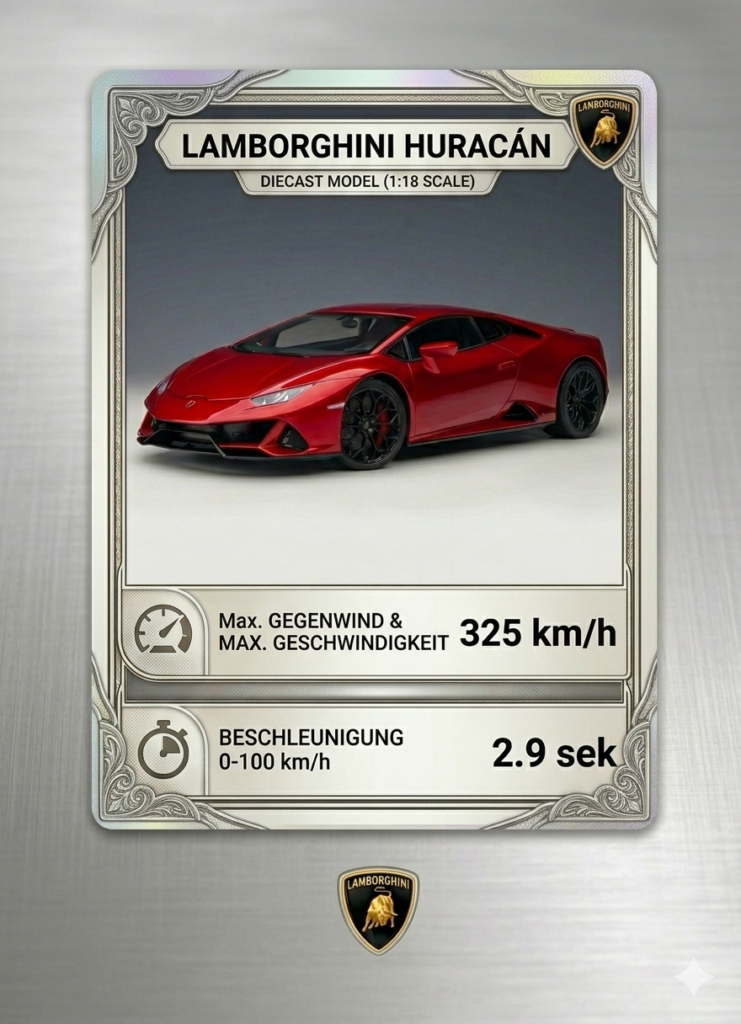Image resolution: width=741 pixels, height=1024 pixels.
Task: Click the Lamborghini emblem below the card
Action: [x=378, y=909]
